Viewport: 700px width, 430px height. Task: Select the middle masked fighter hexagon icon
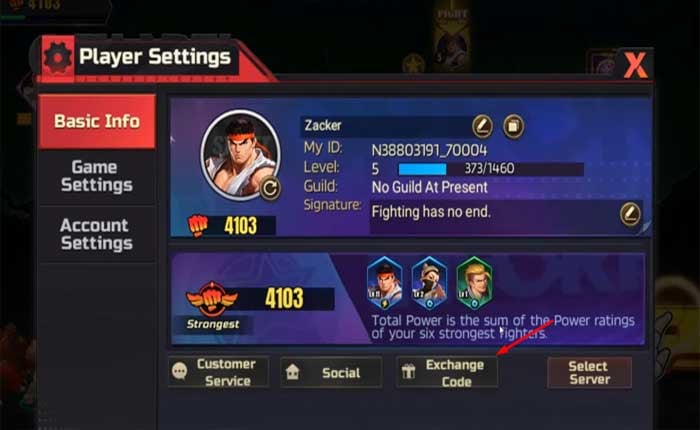point(429,283)
